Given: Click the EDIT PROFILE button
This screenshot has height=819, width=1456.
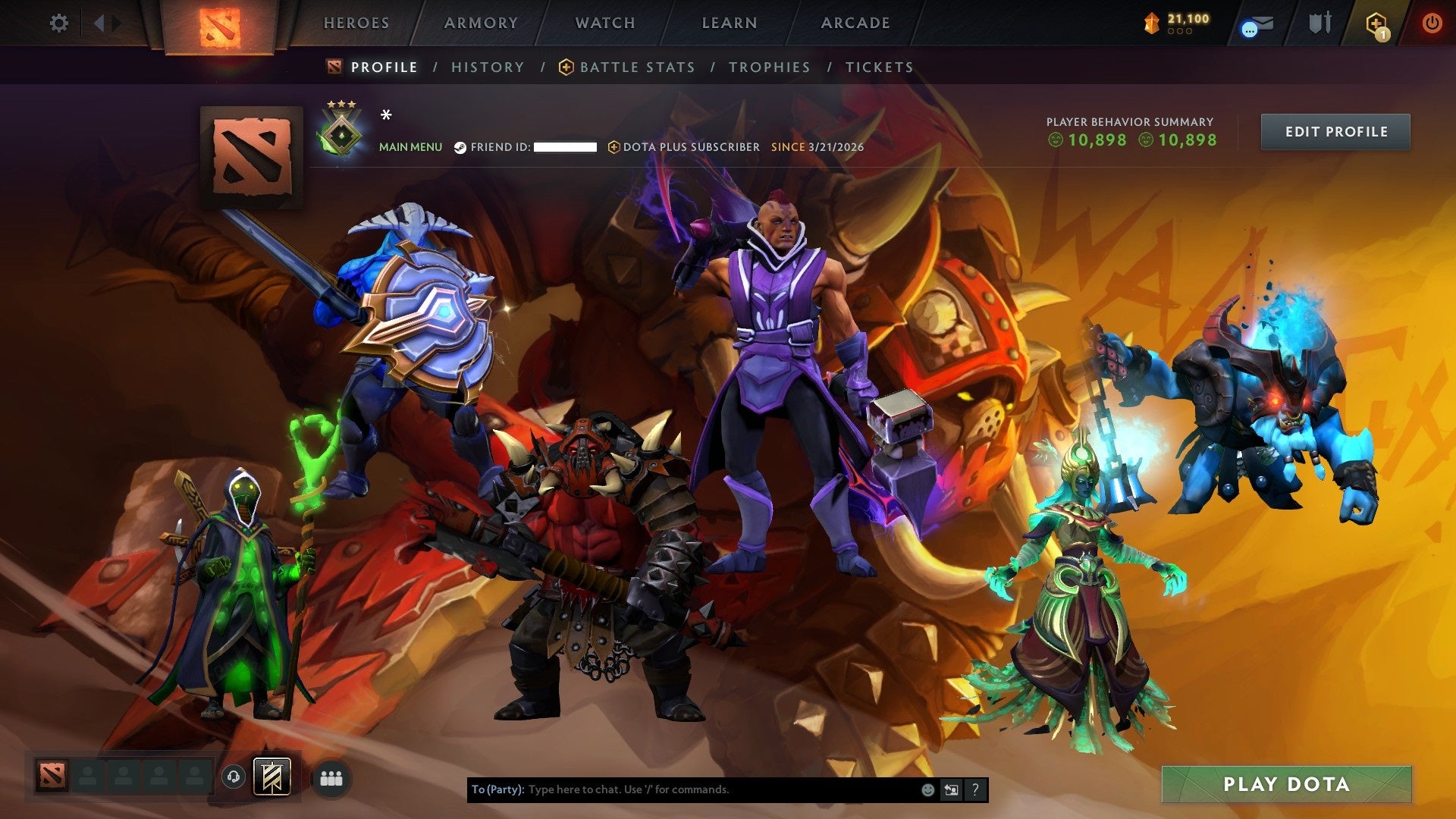Looking at the screenshot, I should (x=1335, y=130).
